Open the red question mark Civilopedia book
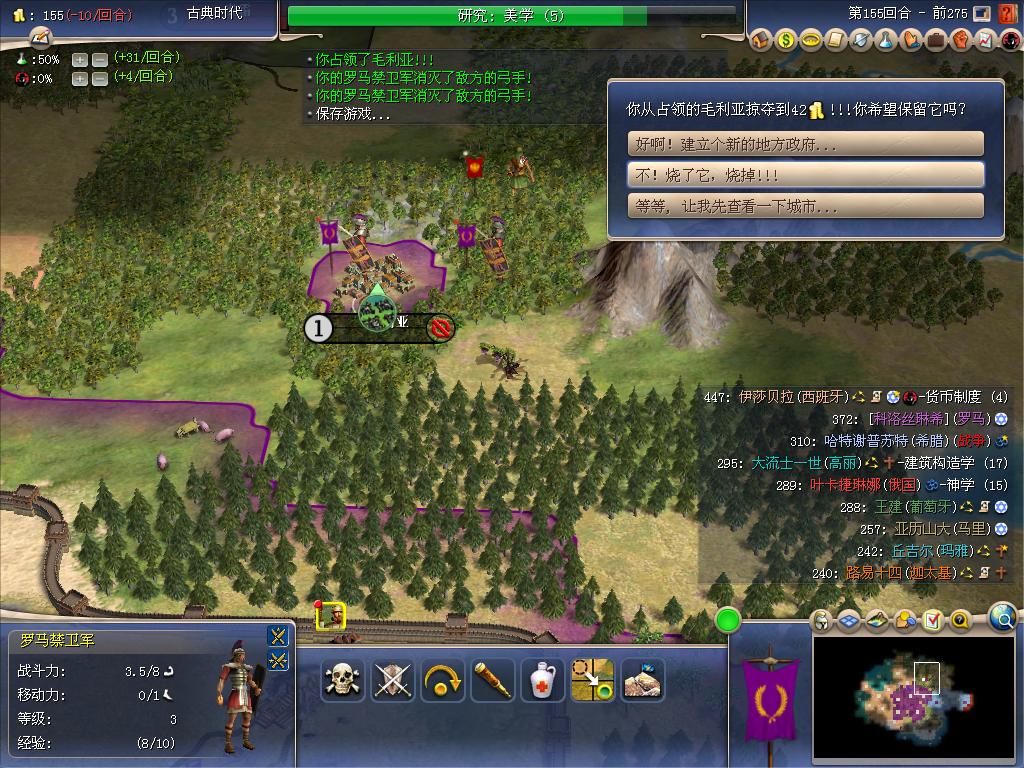 (x=1008, y=14)
